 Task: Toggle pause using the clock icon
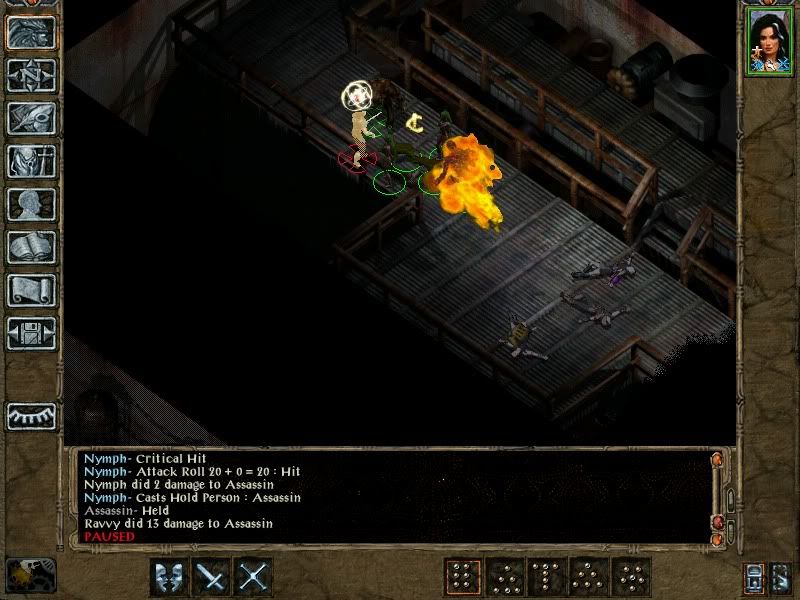pyautogui.click(x=30, y=575)
